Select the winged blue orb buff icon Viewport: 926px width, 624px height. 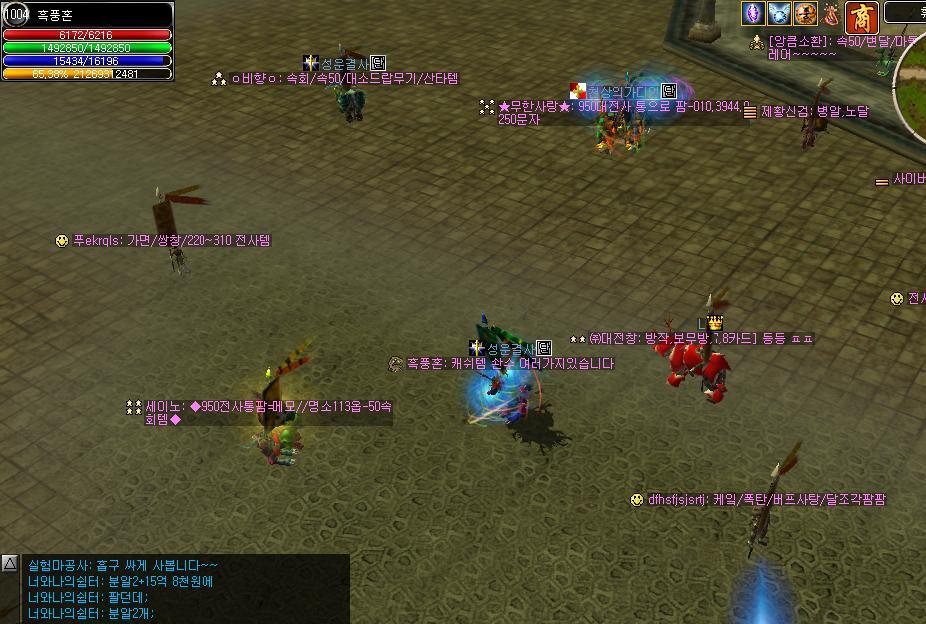tap(779, 13)
